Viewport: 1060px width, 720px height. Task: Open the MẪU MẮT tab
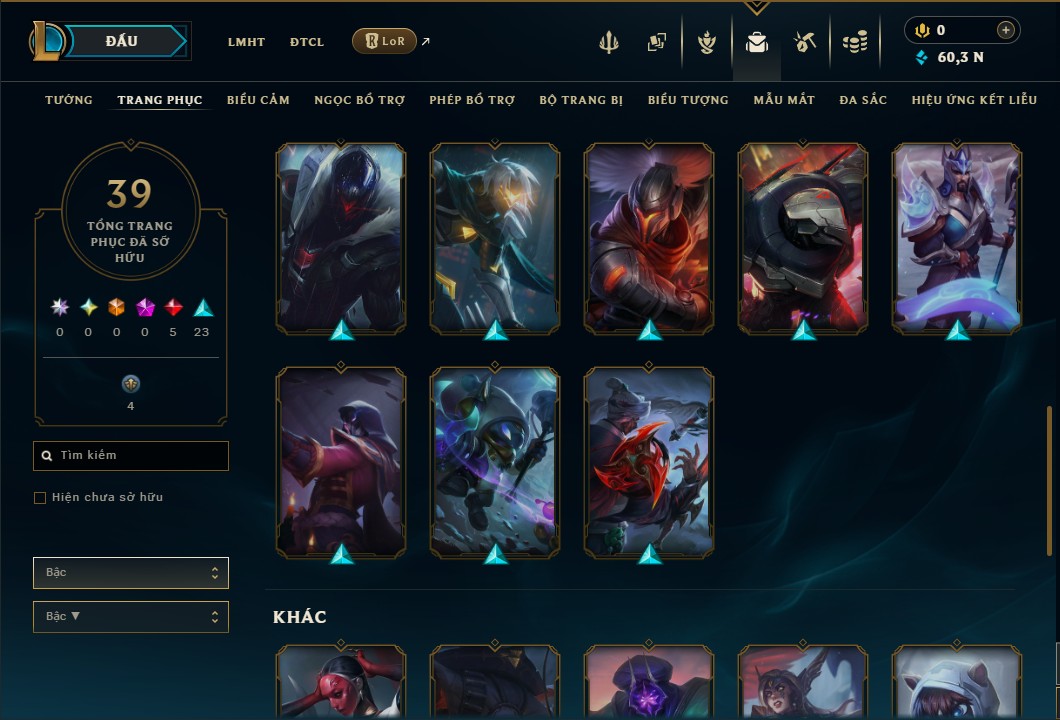click(x=784, y=100)
